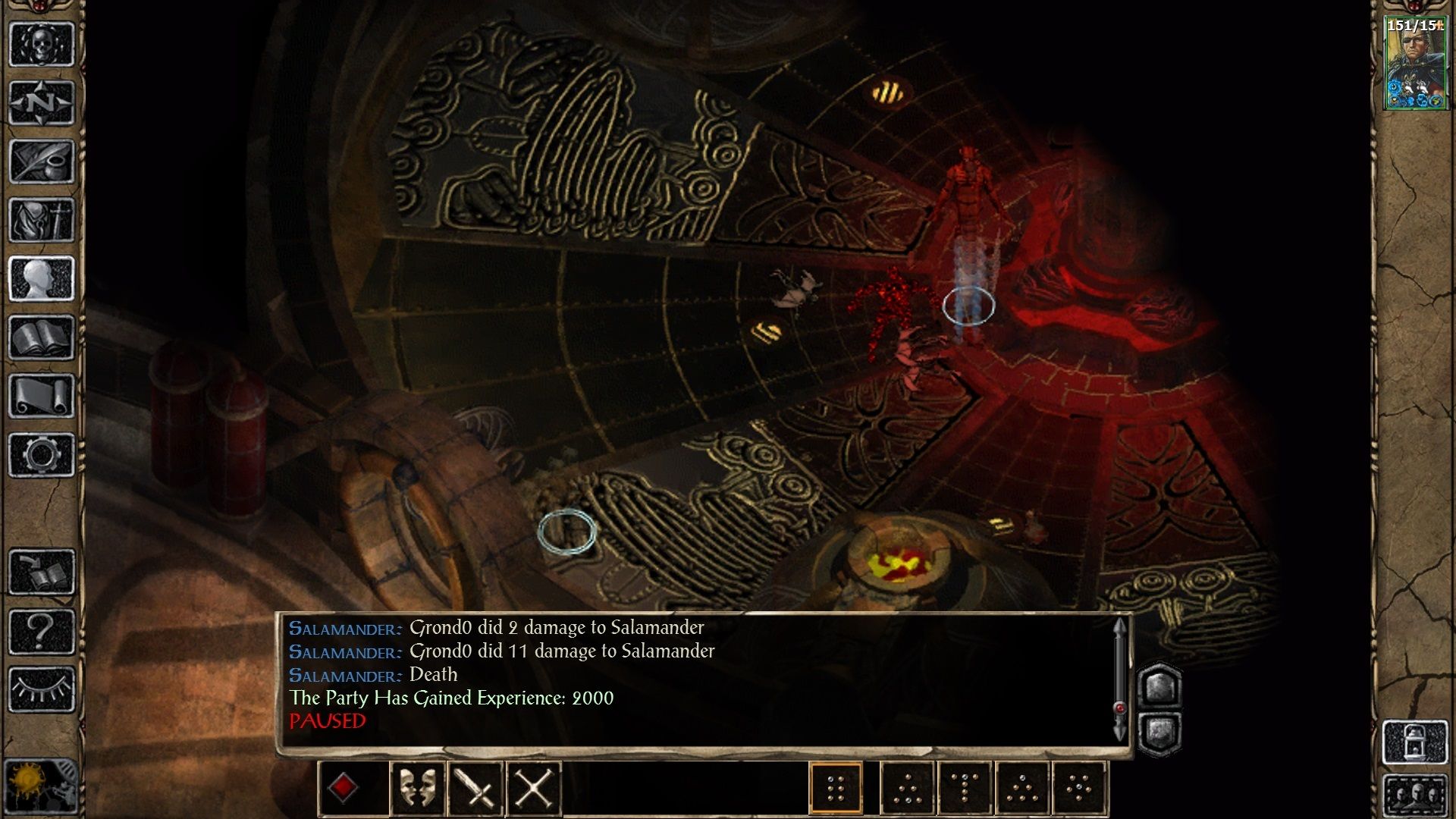Open the priest scroll spells

point(42,394)
